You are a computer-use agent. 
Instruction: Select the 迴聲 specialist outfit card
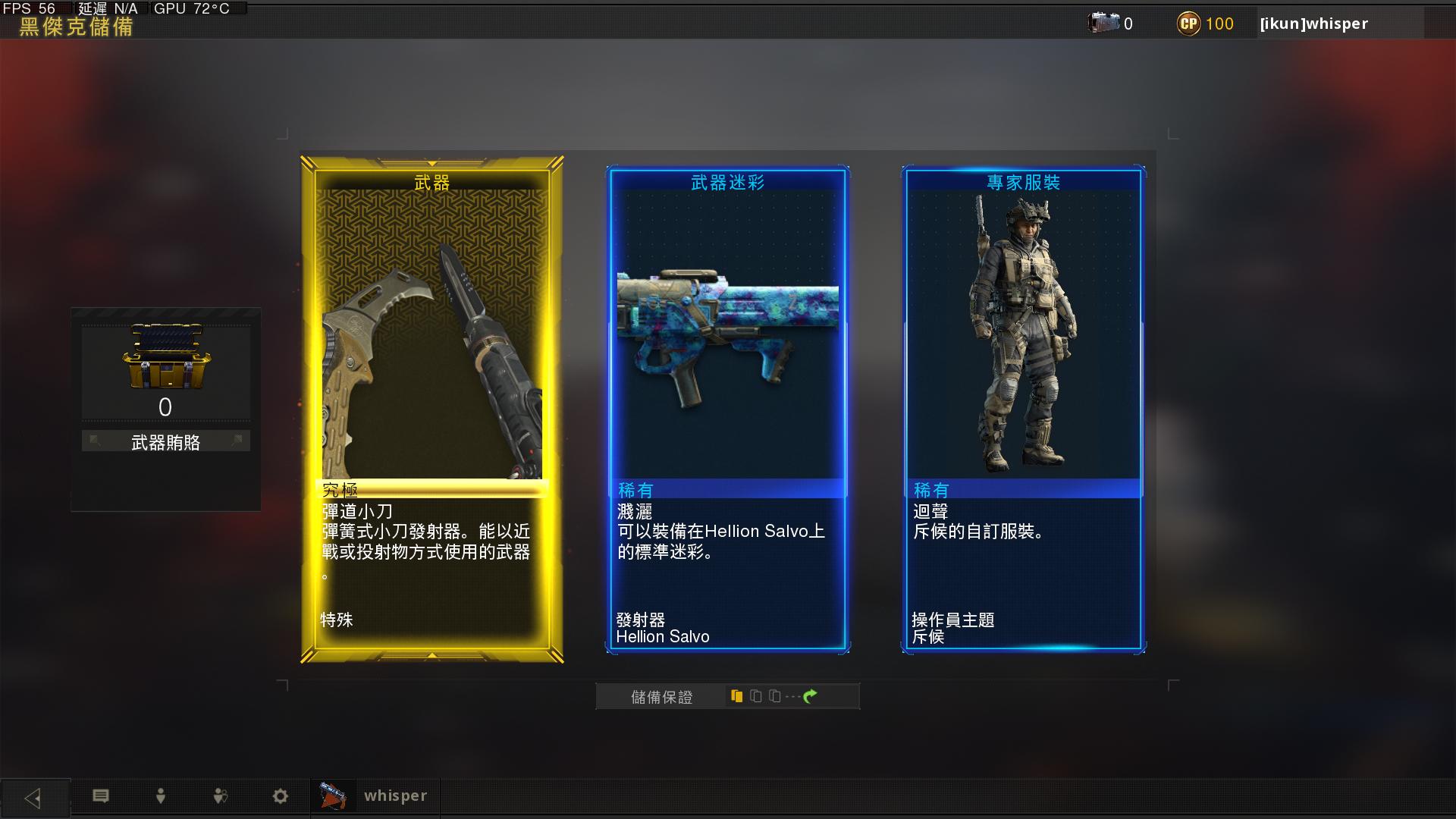tap(1023, 409)
